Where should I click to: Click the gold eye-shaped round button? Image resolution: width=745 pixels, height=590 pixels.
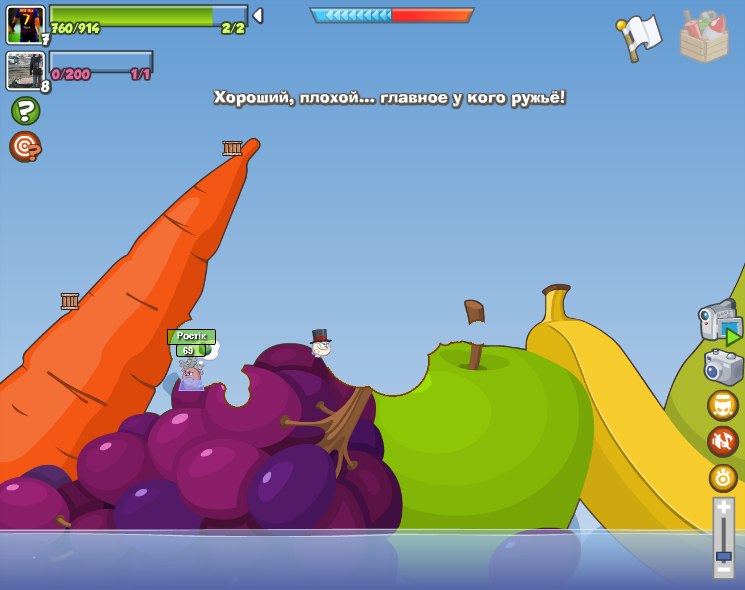(723, 477)
